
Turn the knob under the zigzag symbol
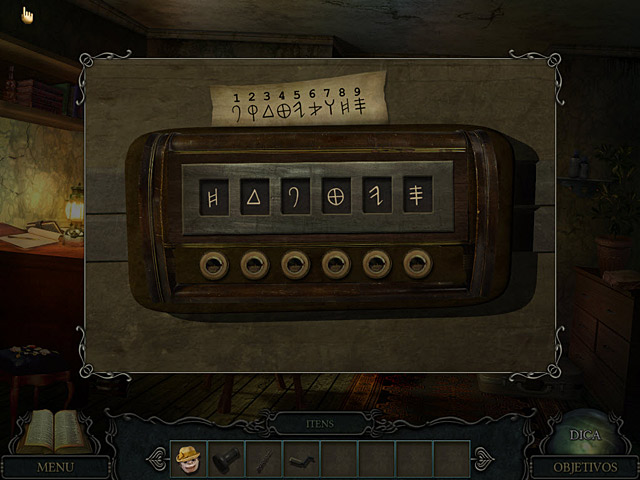tap(377, 264)
